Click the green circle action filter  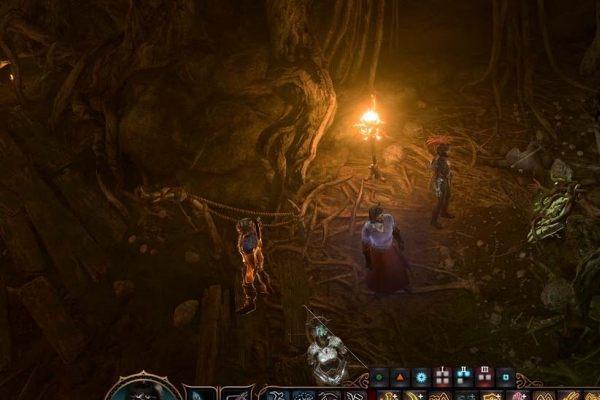(x=378, y=377)
